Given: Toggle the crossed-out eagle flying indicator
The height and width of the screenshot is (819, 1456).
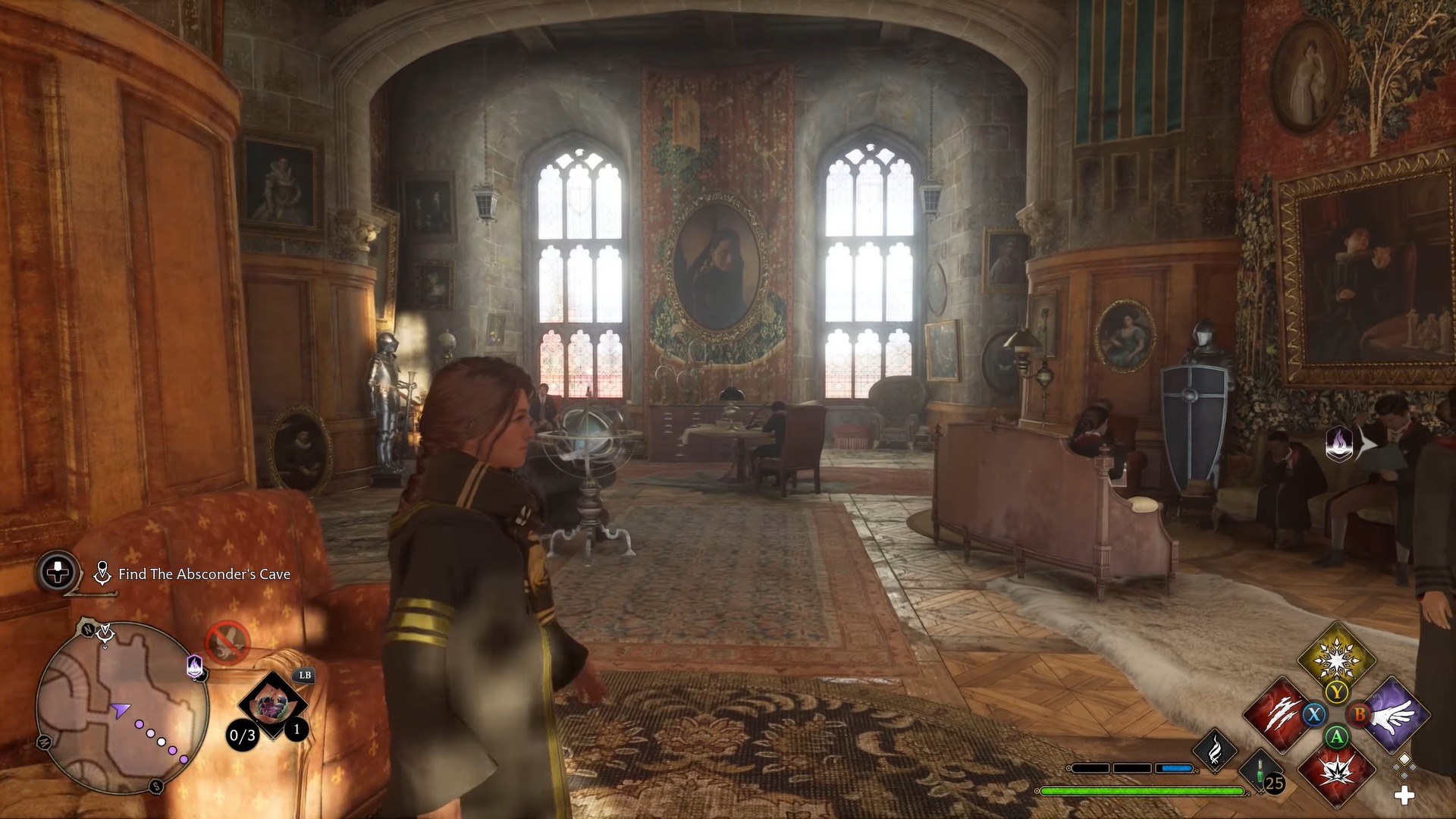Looking at the screenshot, I should pos(227,642).
